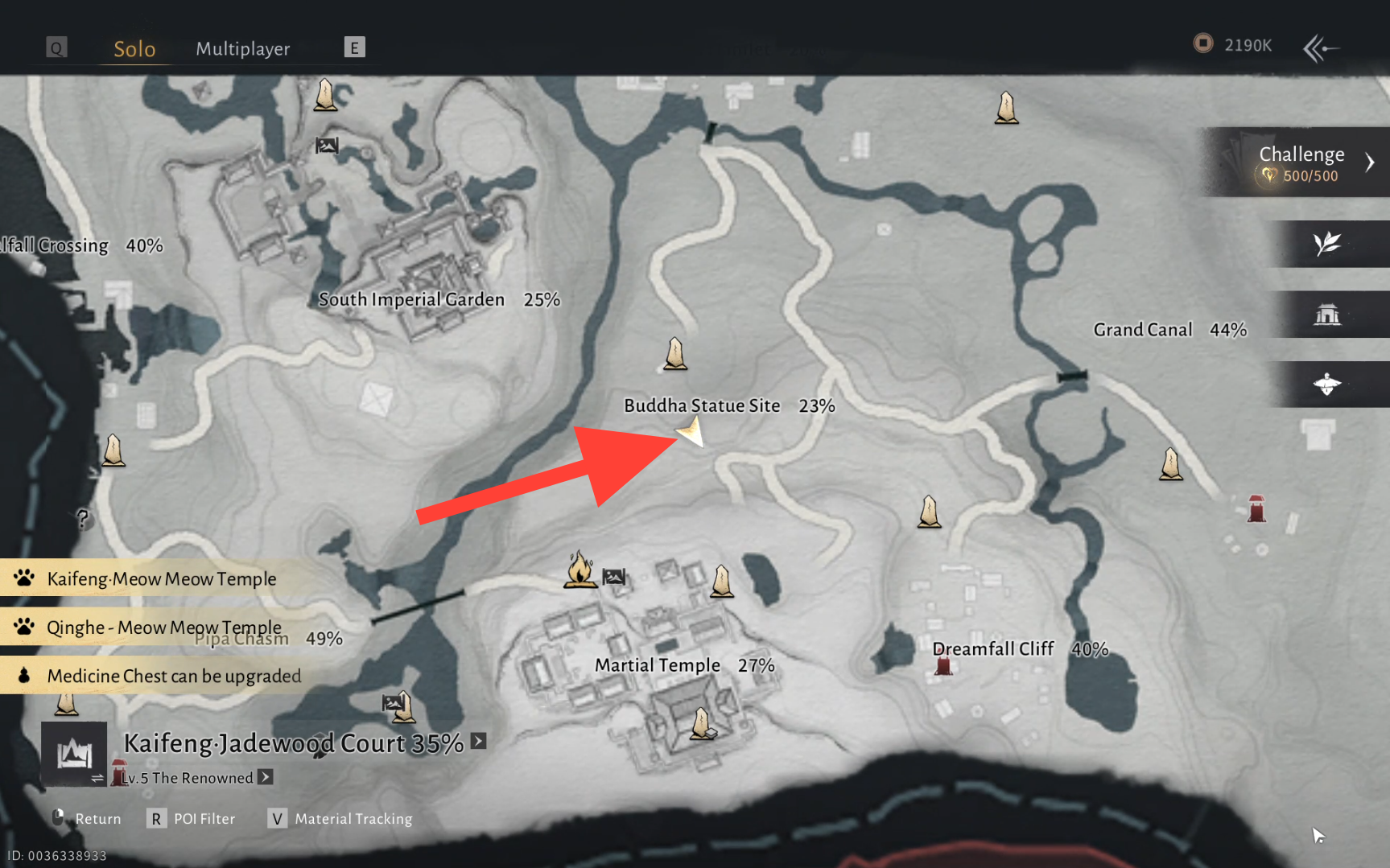Open the Medicine Chest upgrade notice
1390x868 pixels.
point(173,676)
